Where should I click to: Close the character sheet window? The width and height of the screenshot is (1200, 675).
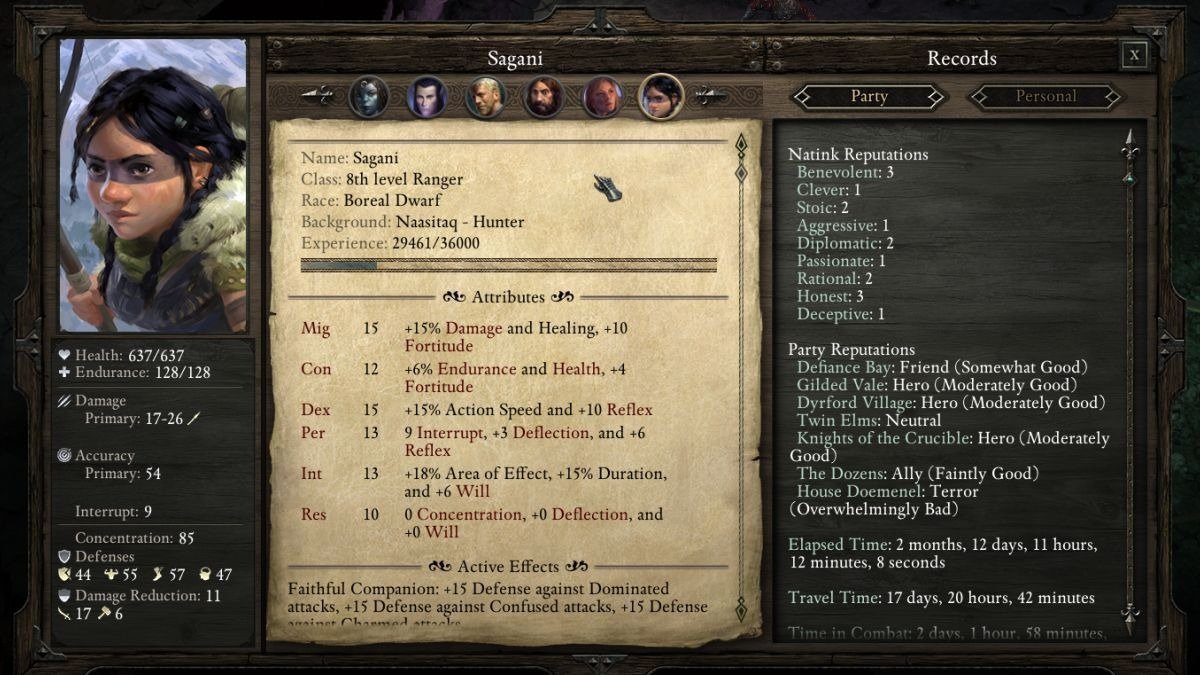(1134, 56)
